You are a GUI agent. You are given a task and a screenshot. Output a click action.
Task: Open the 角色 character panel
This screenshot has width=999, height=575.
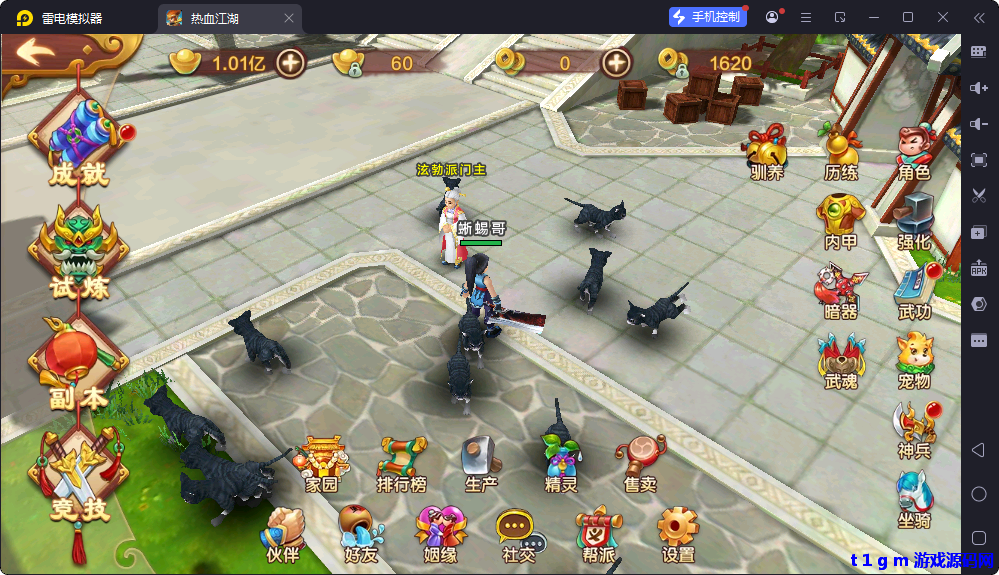914,153
